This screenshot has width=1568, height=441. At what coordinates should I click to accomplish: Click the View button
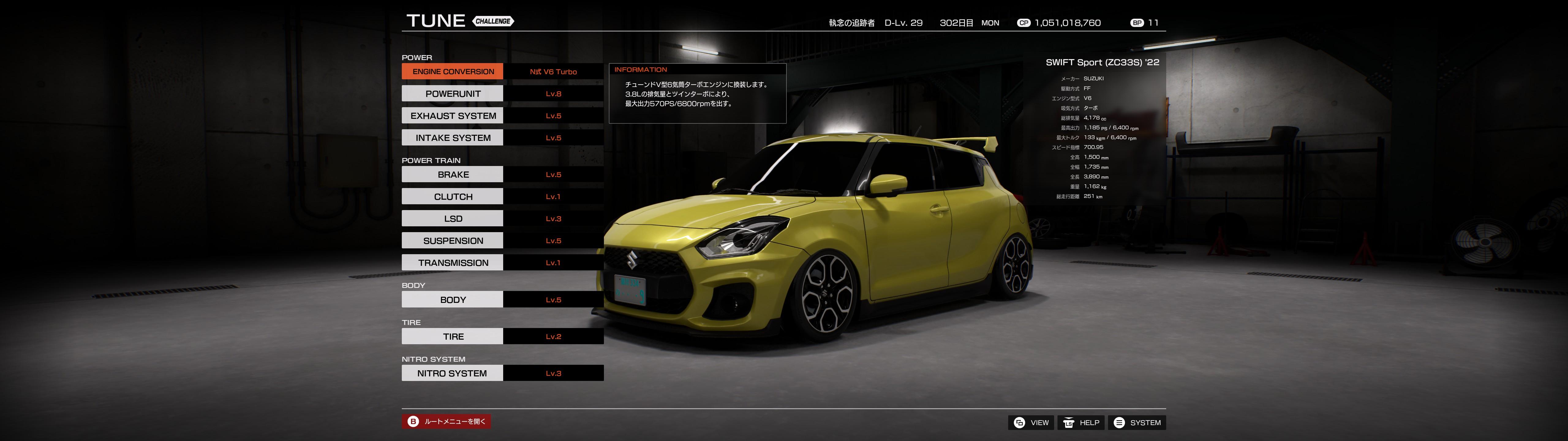1031,423
